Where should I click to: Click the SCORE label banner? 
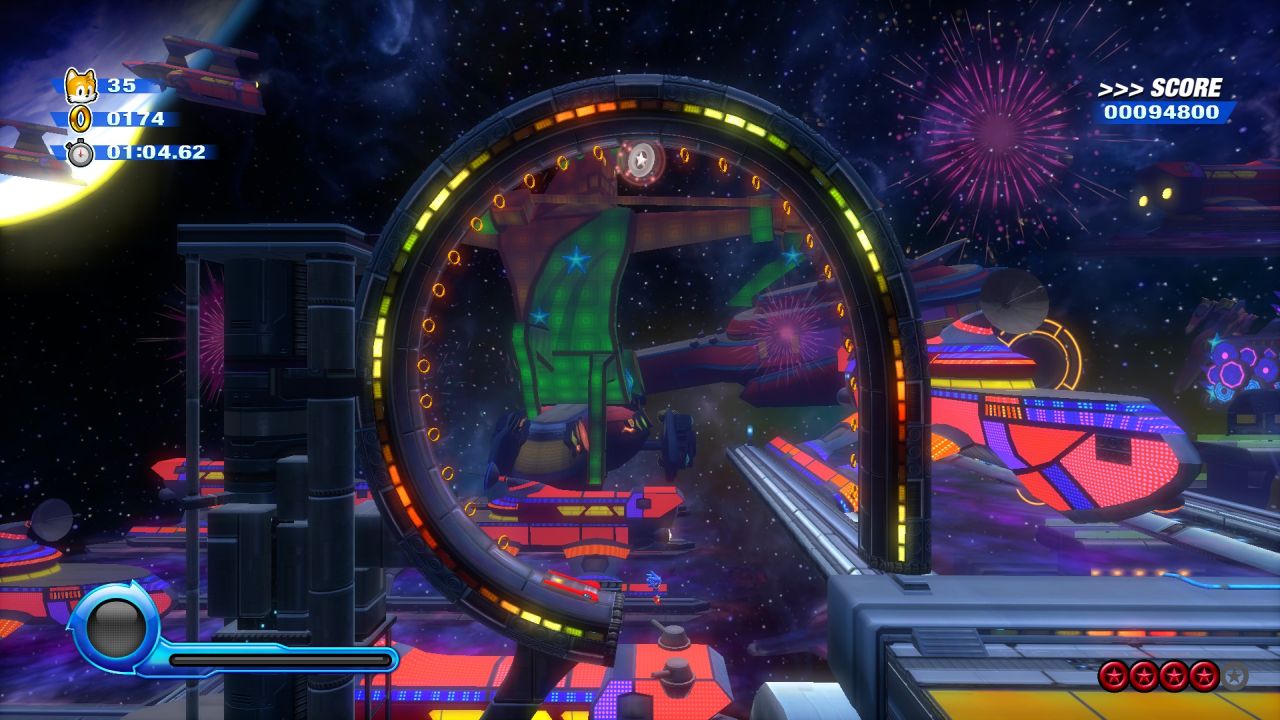pos(1184,88)
